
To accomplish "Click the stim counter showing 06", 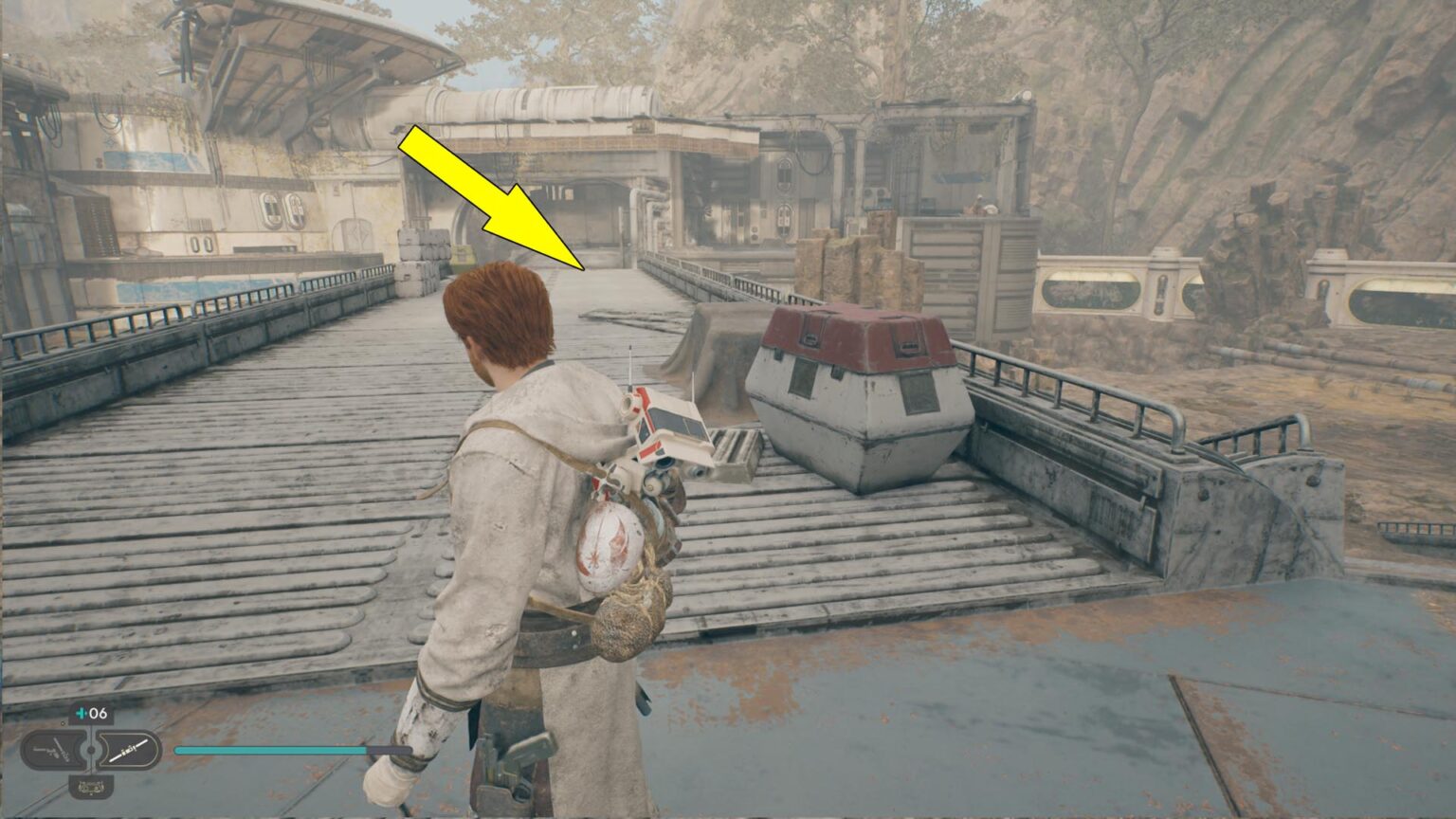I will point(98,713).
